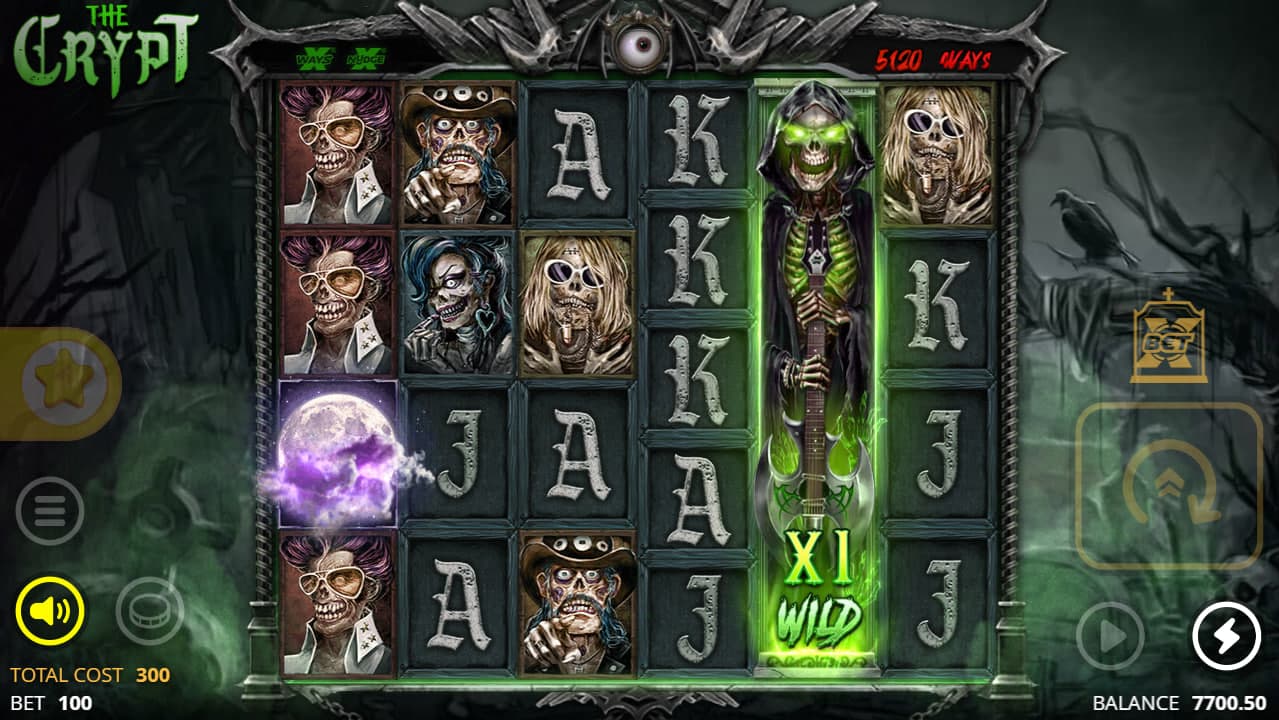The height and width of the screenshot is (720, 1279).
Task: Start autoplay with the play button
Action: tap(1110, 635)
